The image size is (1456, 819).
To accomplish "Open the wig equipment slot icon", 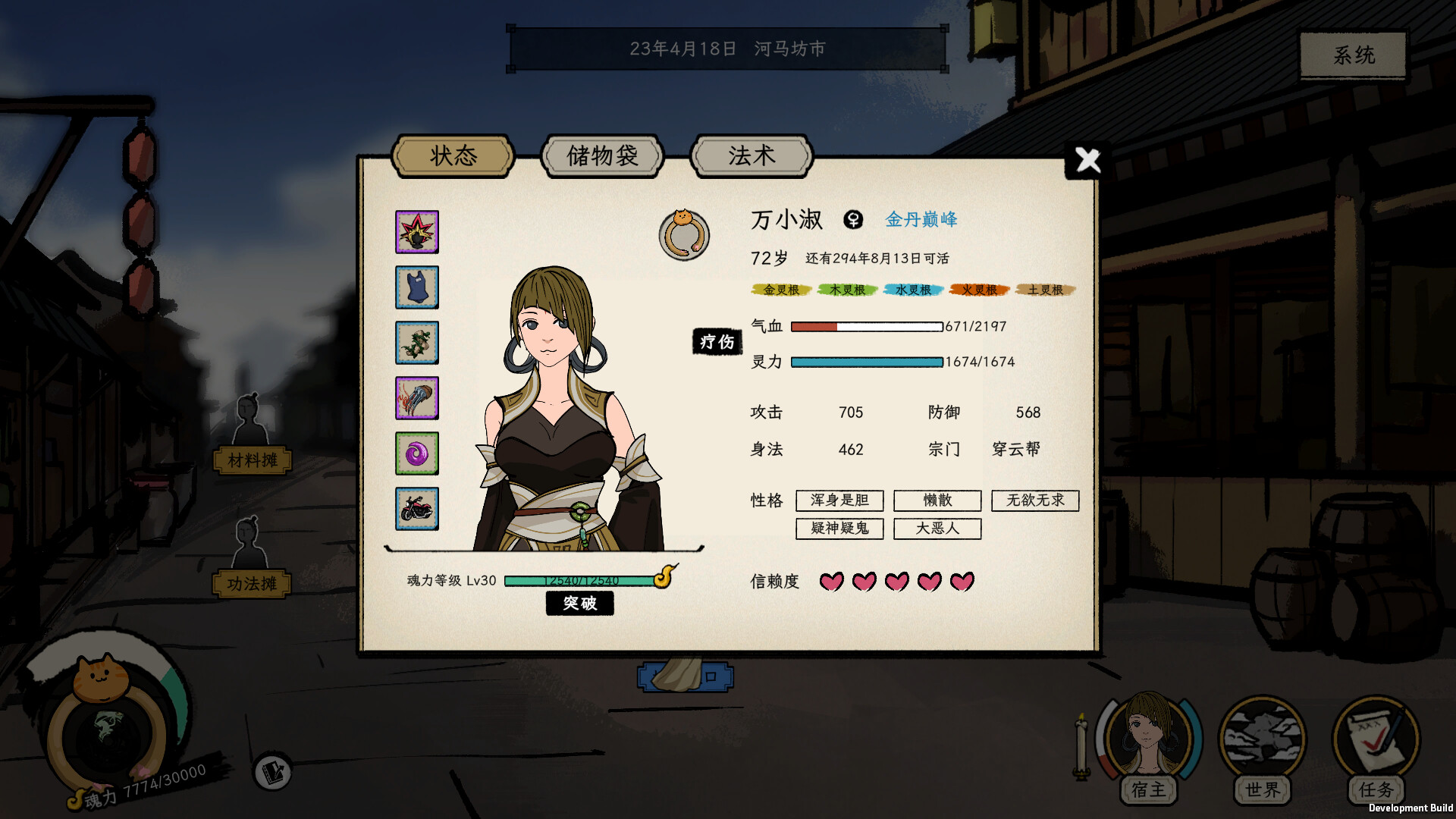I will (417, 233).
